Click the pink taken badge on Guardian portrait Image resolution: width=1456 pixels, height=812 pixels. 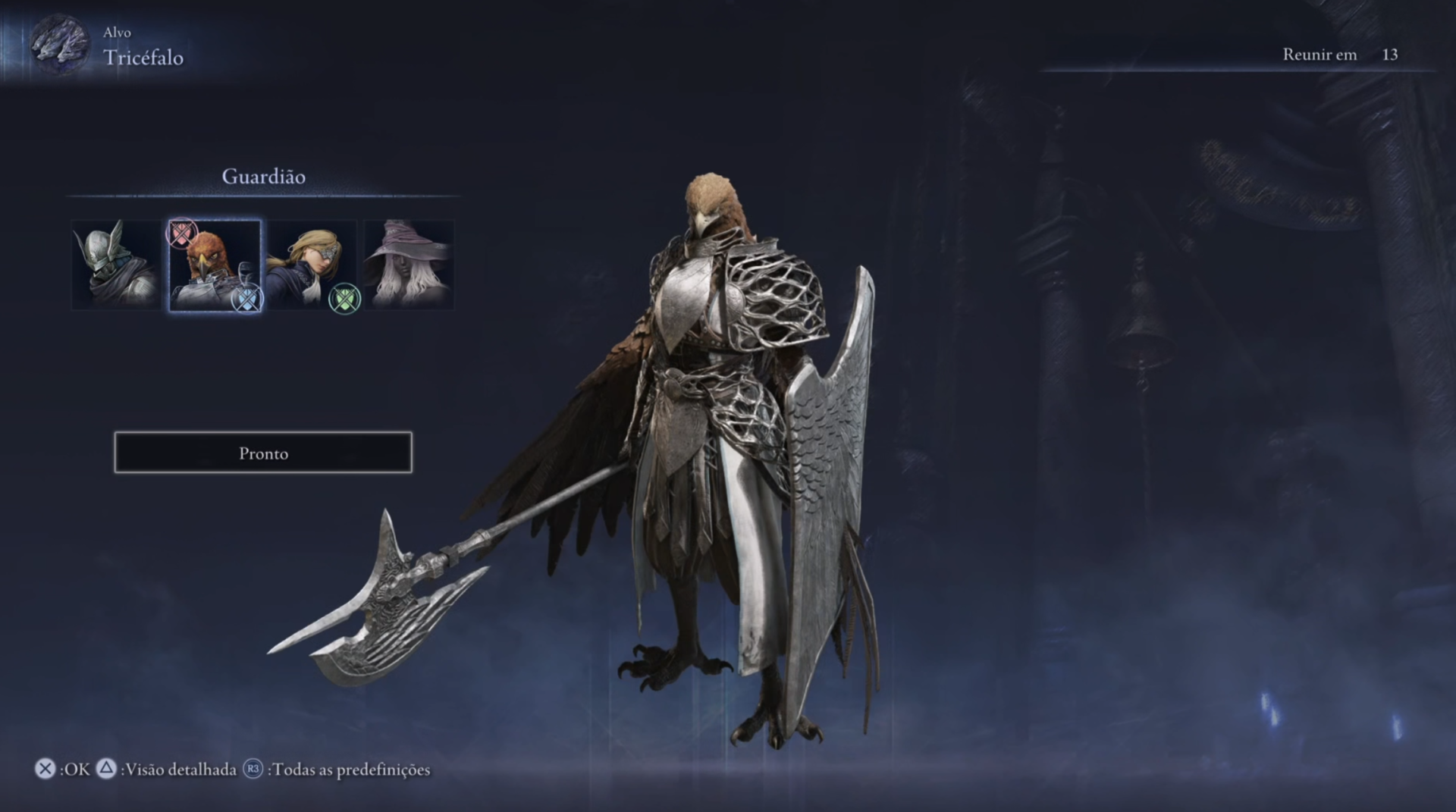point(180,232)
